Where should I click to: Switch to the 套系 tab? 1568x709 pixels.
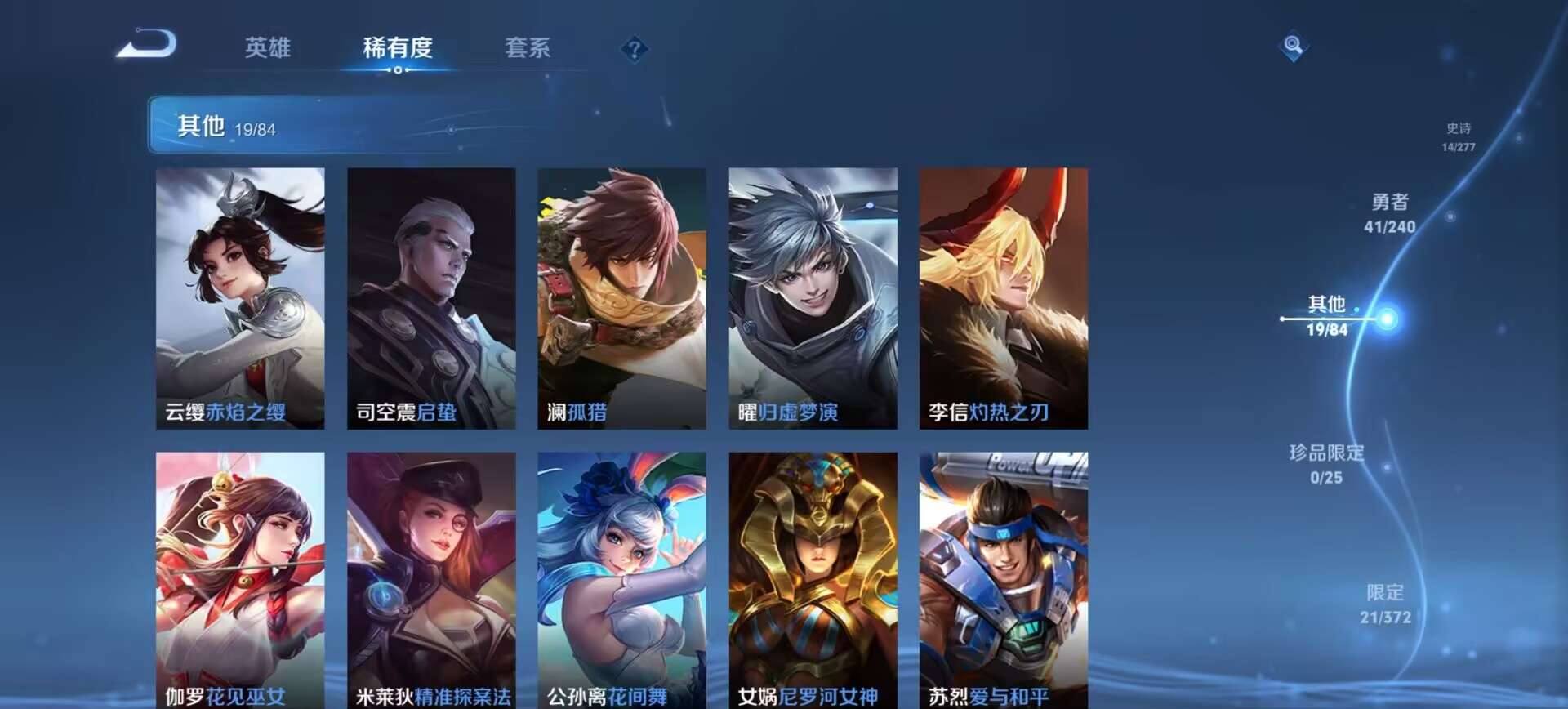point(527,49)
